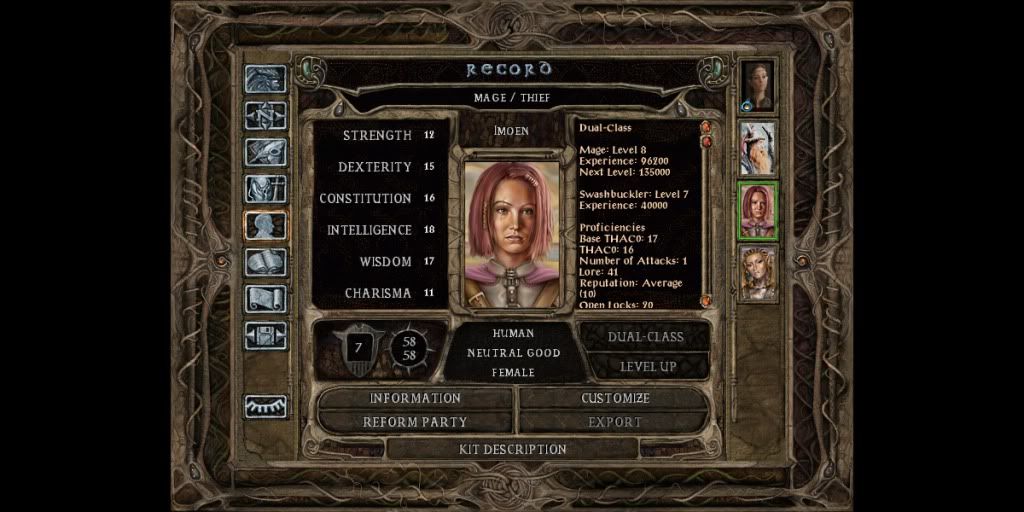Rest the party with eye icon
The width and height of the screenshot is (1024, 512).
(265, 406)
